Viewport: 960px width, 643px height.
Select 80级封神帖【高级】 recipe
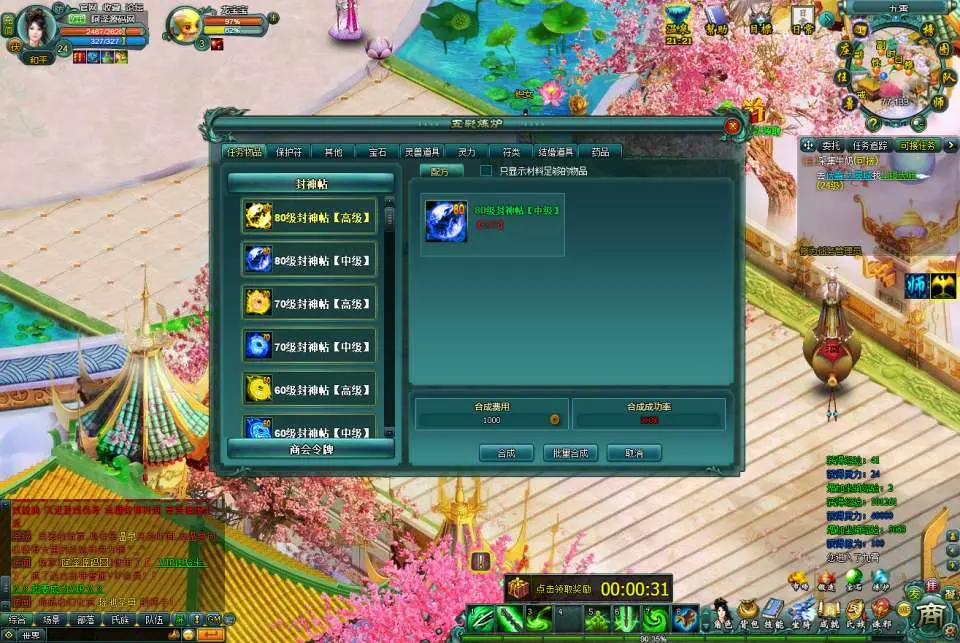click(310, 216)
